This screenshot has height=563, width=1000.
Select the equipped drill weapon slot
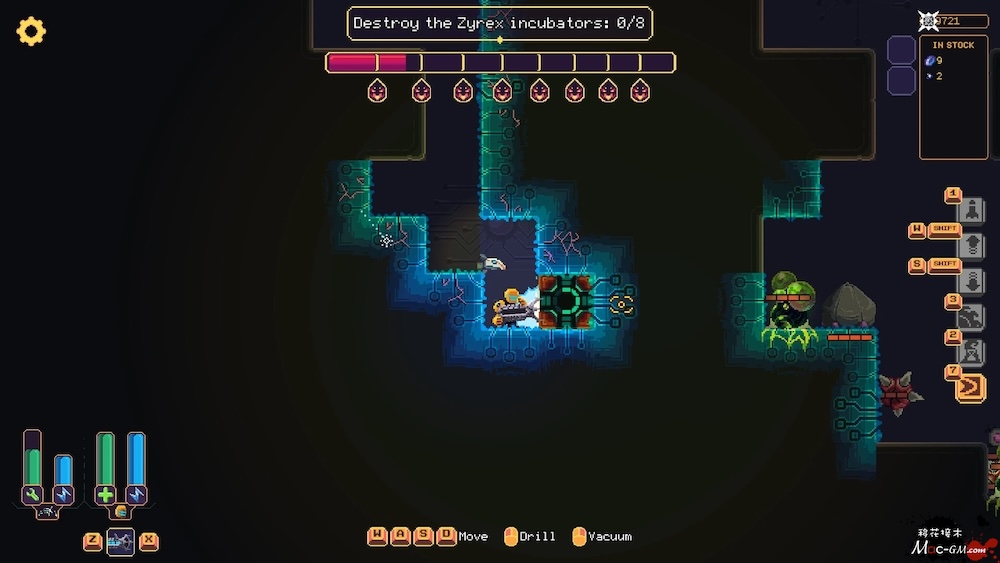120,541
